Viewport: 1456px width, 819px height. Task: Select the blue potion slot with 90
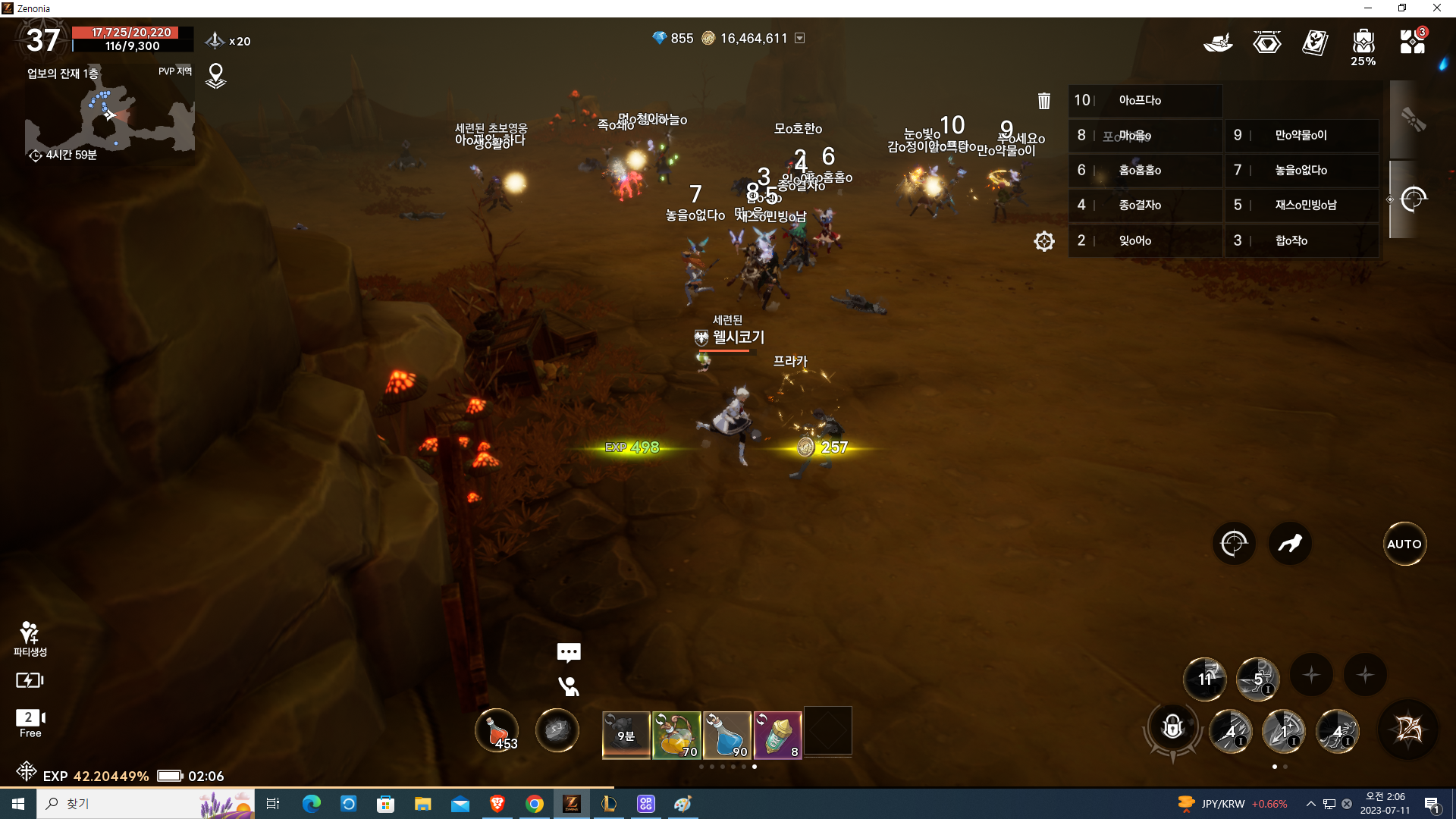(x=727, y=734)
